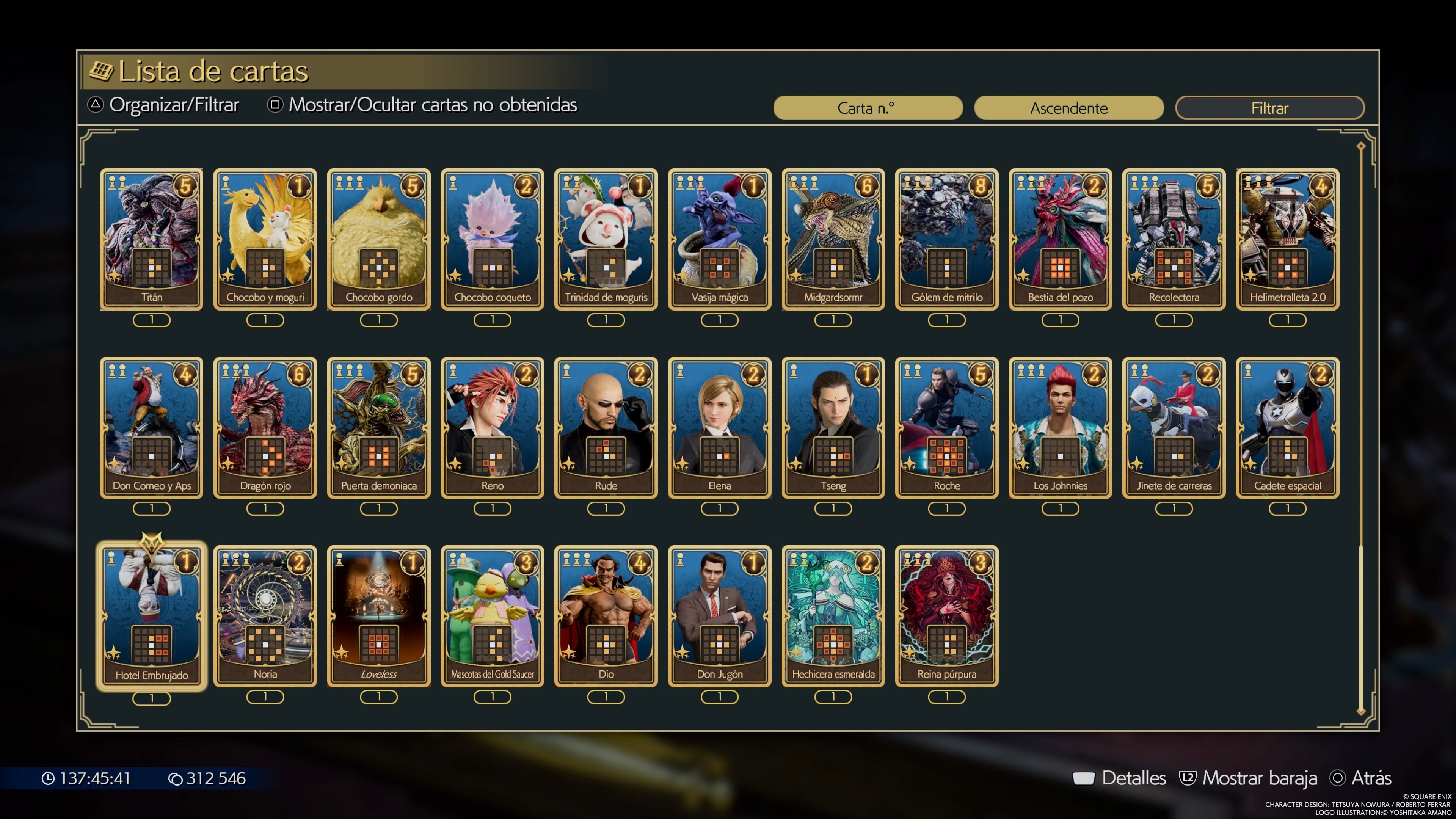Select the Tseng card

pyautogui.click(x=833, y=427)
